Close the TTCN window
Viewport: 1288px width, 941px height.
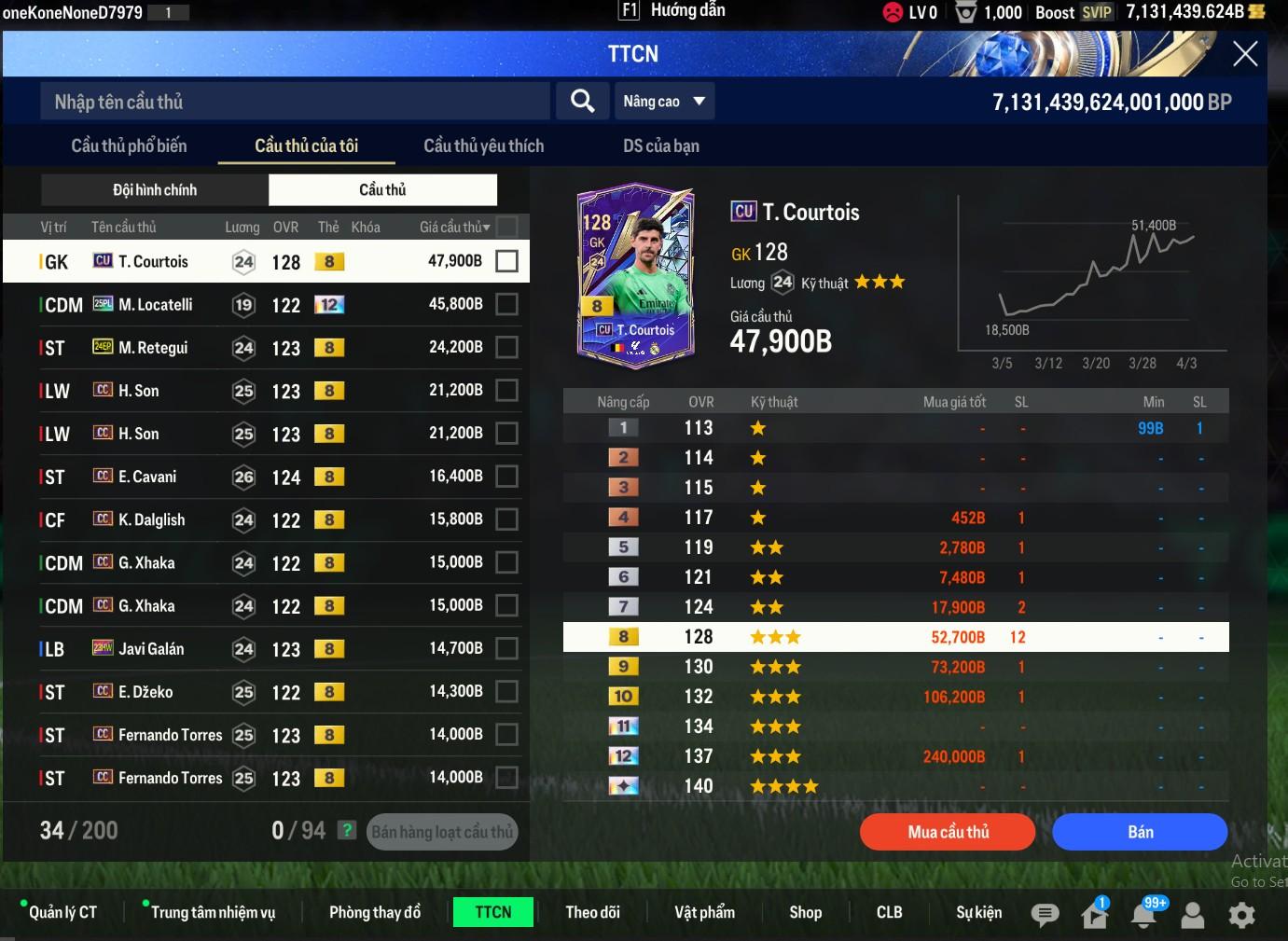[1245, 54]
